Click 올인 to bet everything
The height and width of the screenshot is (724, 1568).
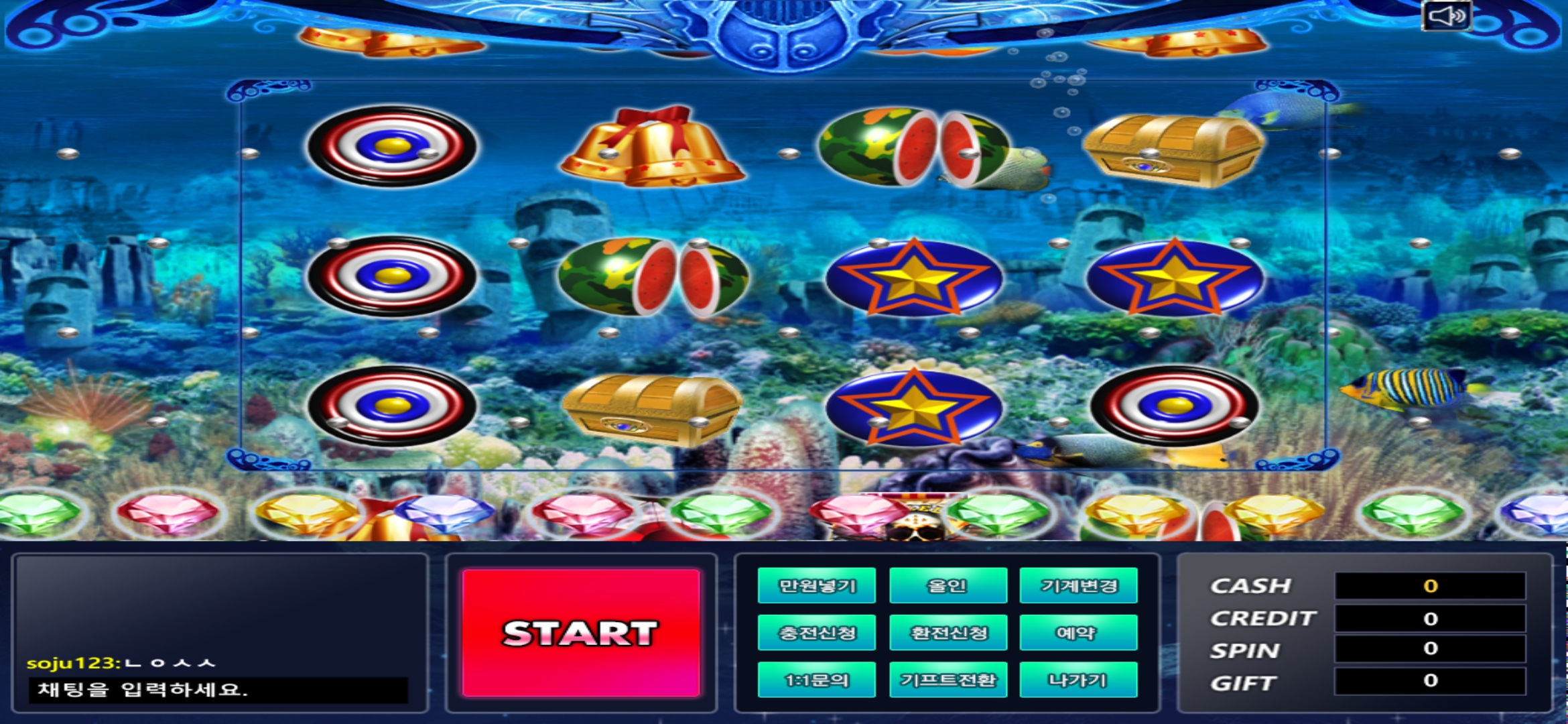click(x=947, y=585)
